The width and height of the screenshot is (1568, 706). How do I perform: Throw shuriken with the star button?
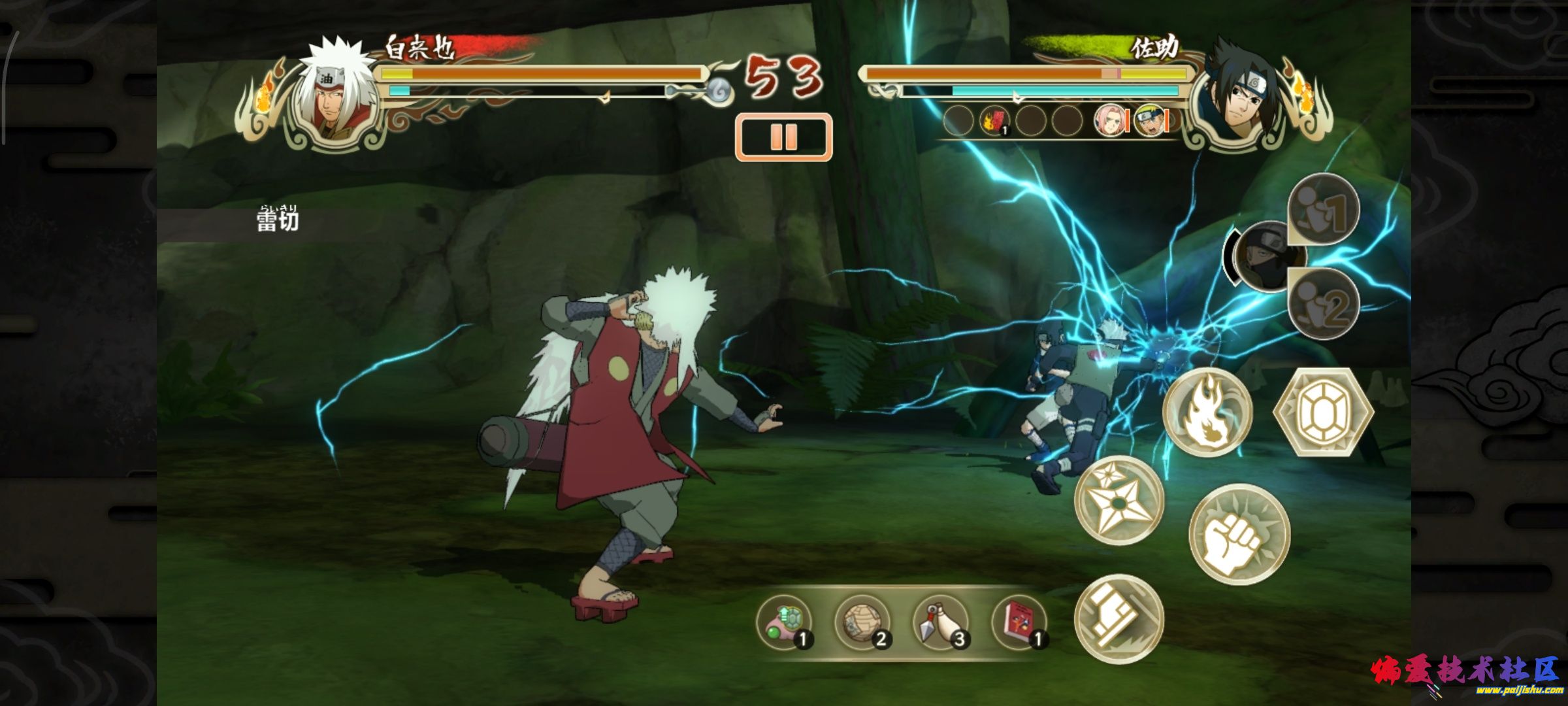pyautogui.click(x=1119, y=500)
